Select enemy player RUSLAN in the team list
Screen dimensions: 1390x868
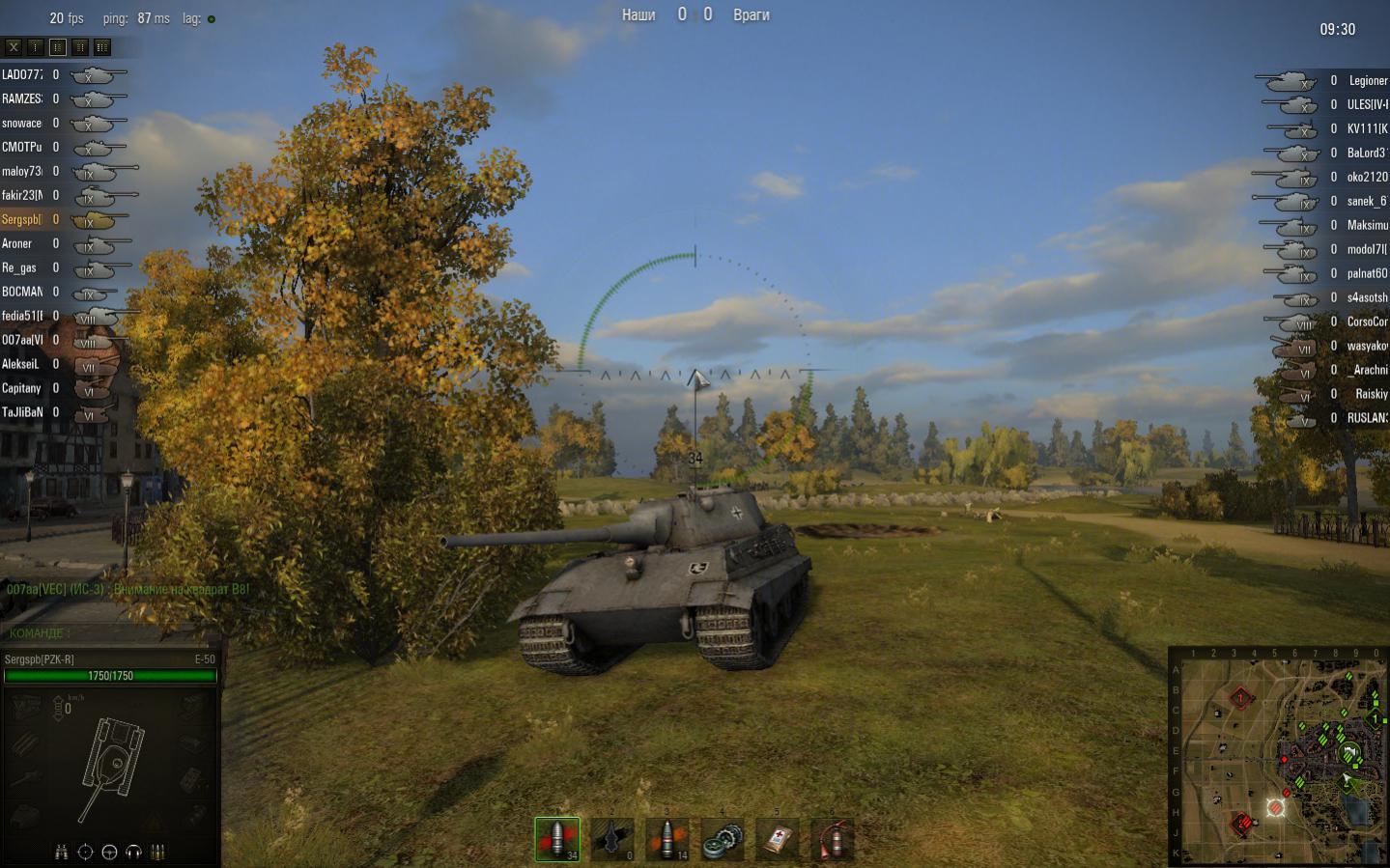pos(1367,418)
